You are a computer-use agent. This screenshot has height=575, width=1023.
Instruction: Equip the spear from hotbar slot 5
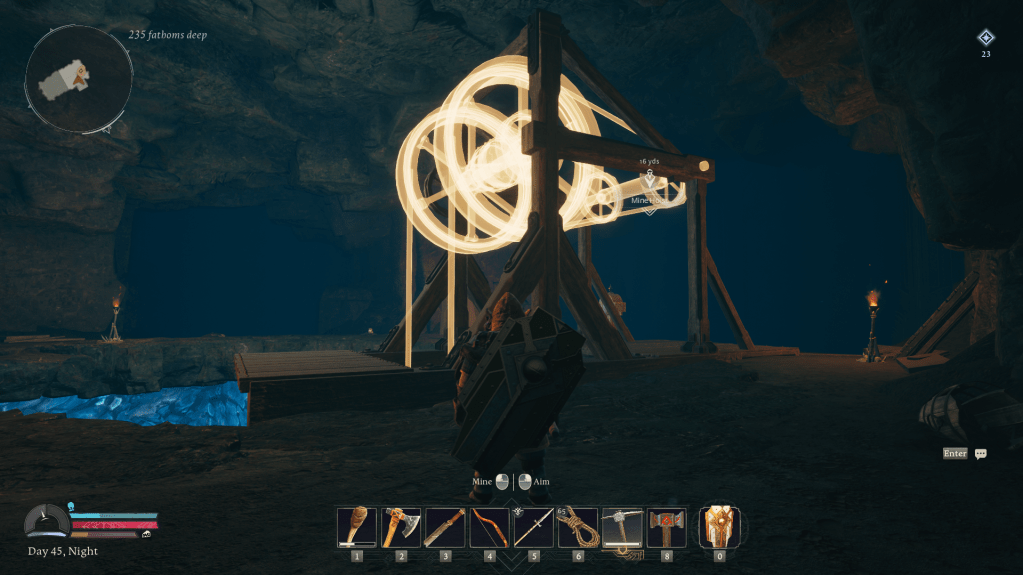[533, 527]
